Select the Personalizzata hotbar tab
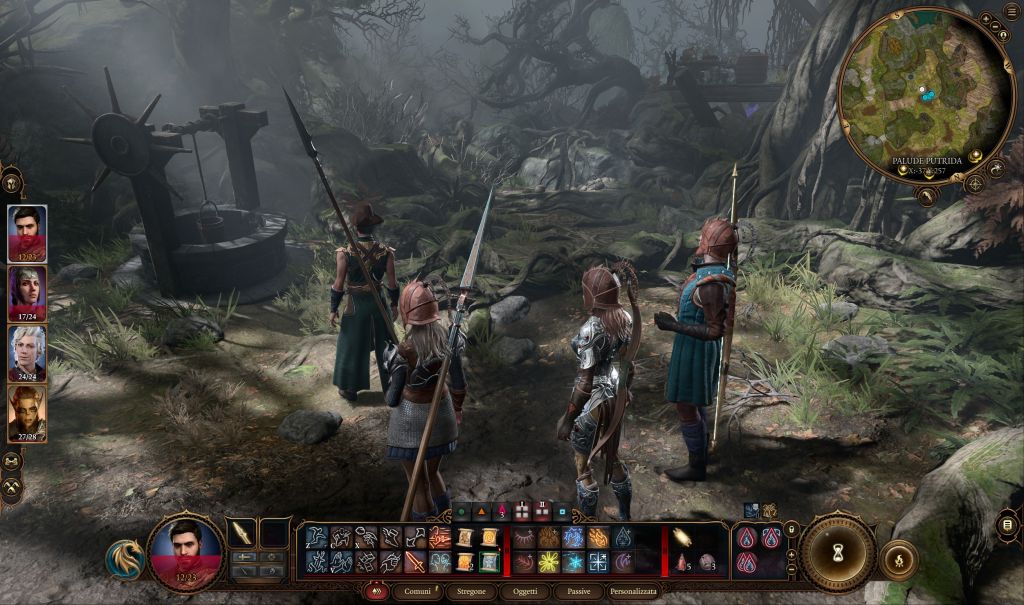Screen dimensions: 1024x605 (634, 592)
